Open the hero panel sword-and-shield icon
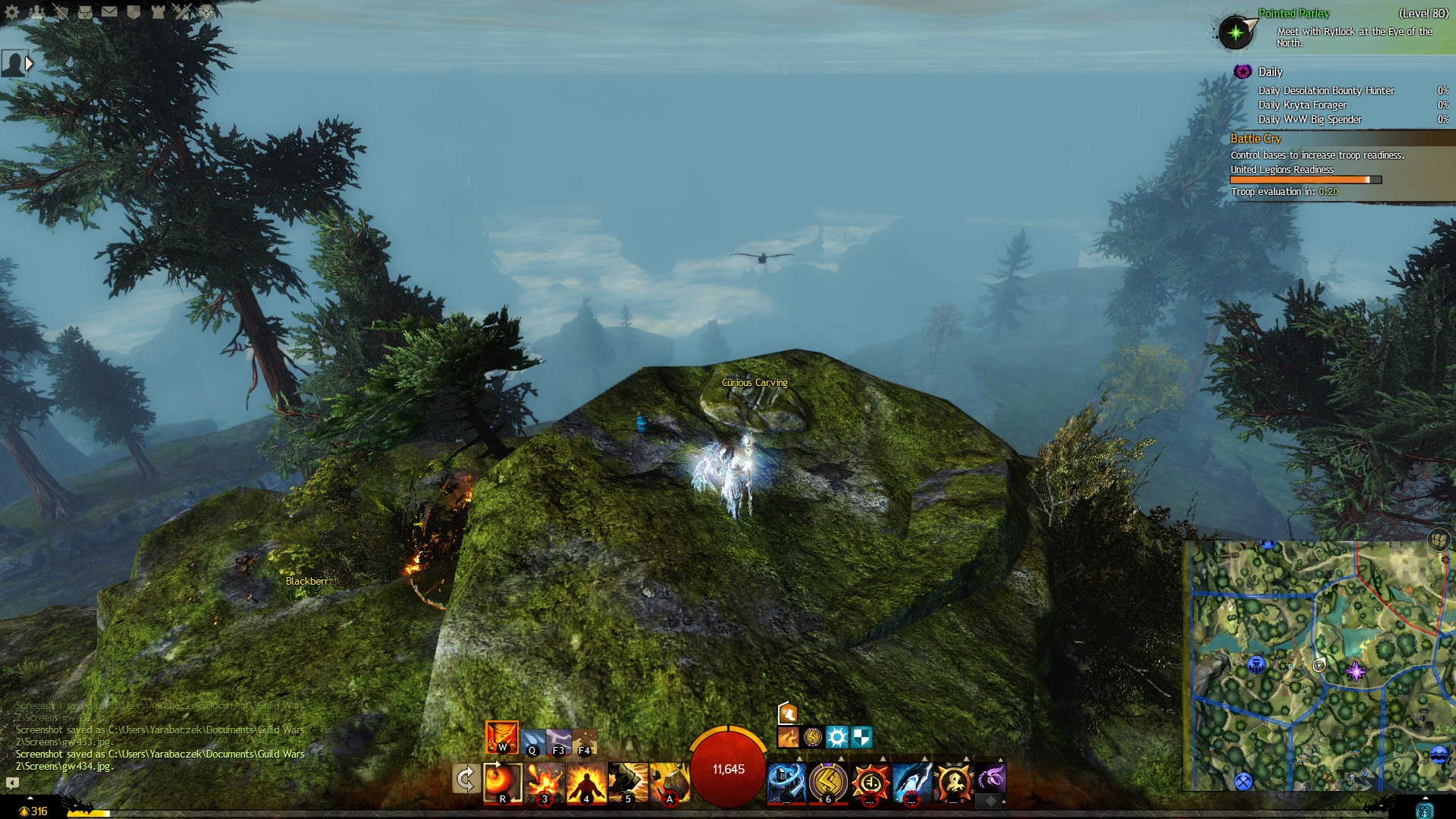1456x819 pixels. click(x=61, y=11)
